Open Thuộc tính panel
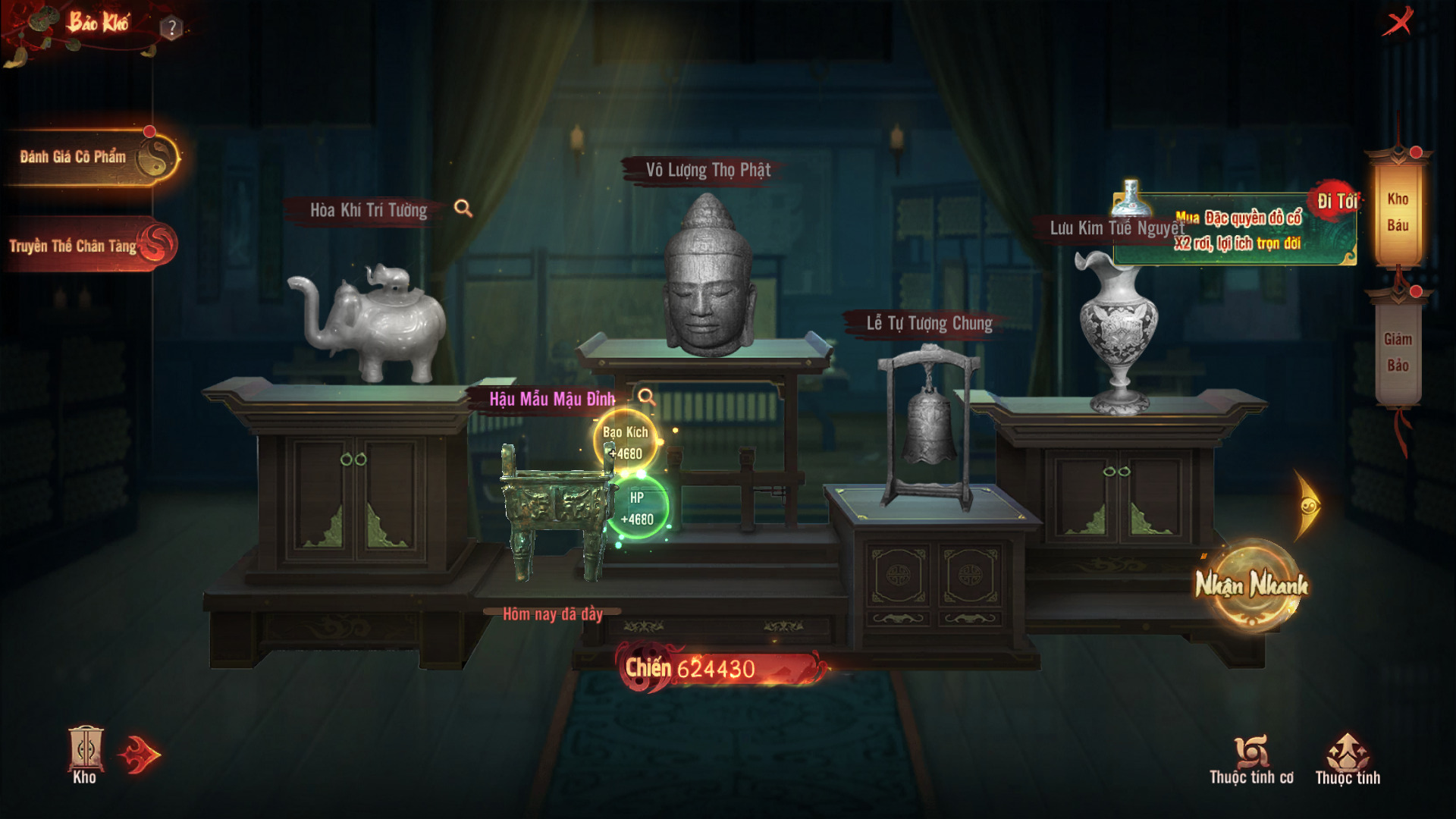1456x819 pixels. [x=1348, y=759]
